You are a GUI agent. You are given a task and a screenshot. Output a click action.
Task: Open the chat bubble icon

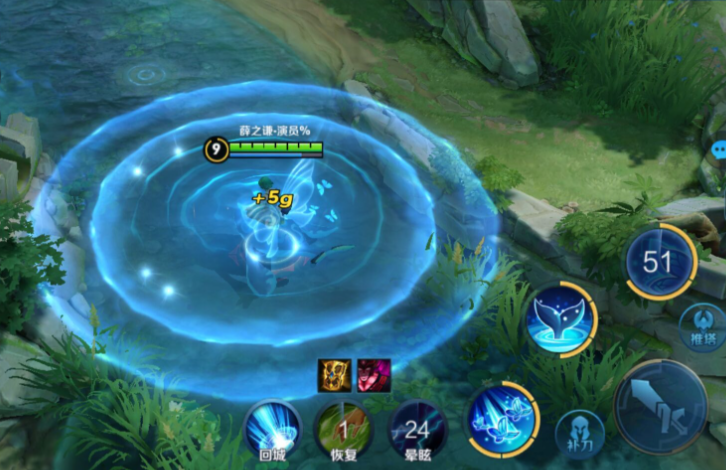click(718, 150)
